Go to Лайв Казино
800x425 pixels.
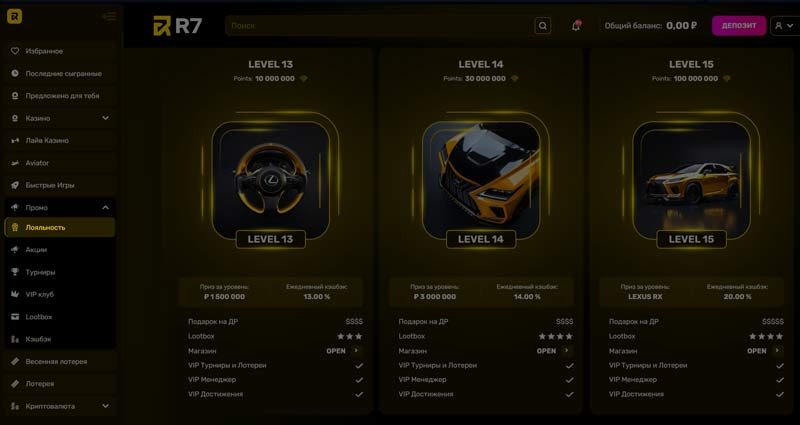tap(47, 140)
